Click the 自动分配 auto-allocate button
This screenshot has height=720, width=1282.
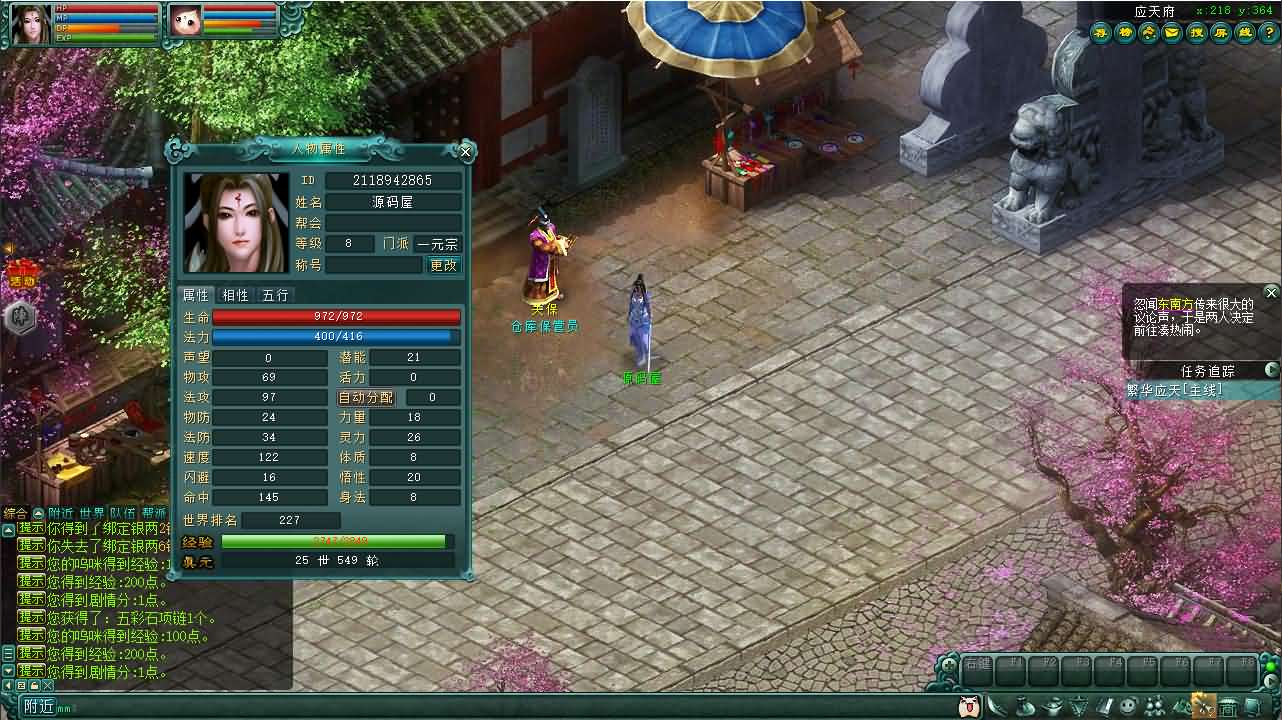click(366, 397)
